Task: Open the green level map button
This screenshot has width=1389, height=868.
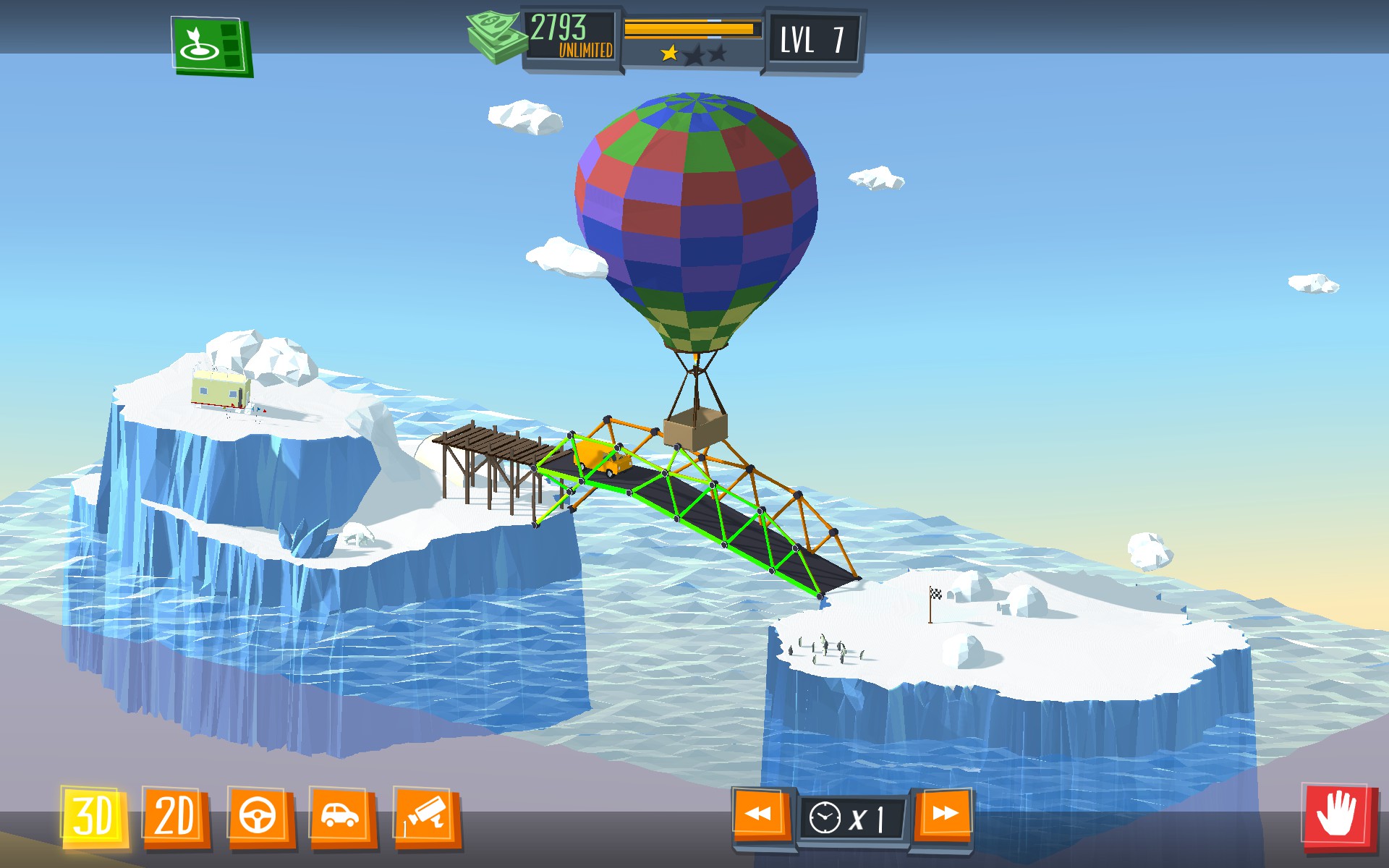Action: point(211,46)
